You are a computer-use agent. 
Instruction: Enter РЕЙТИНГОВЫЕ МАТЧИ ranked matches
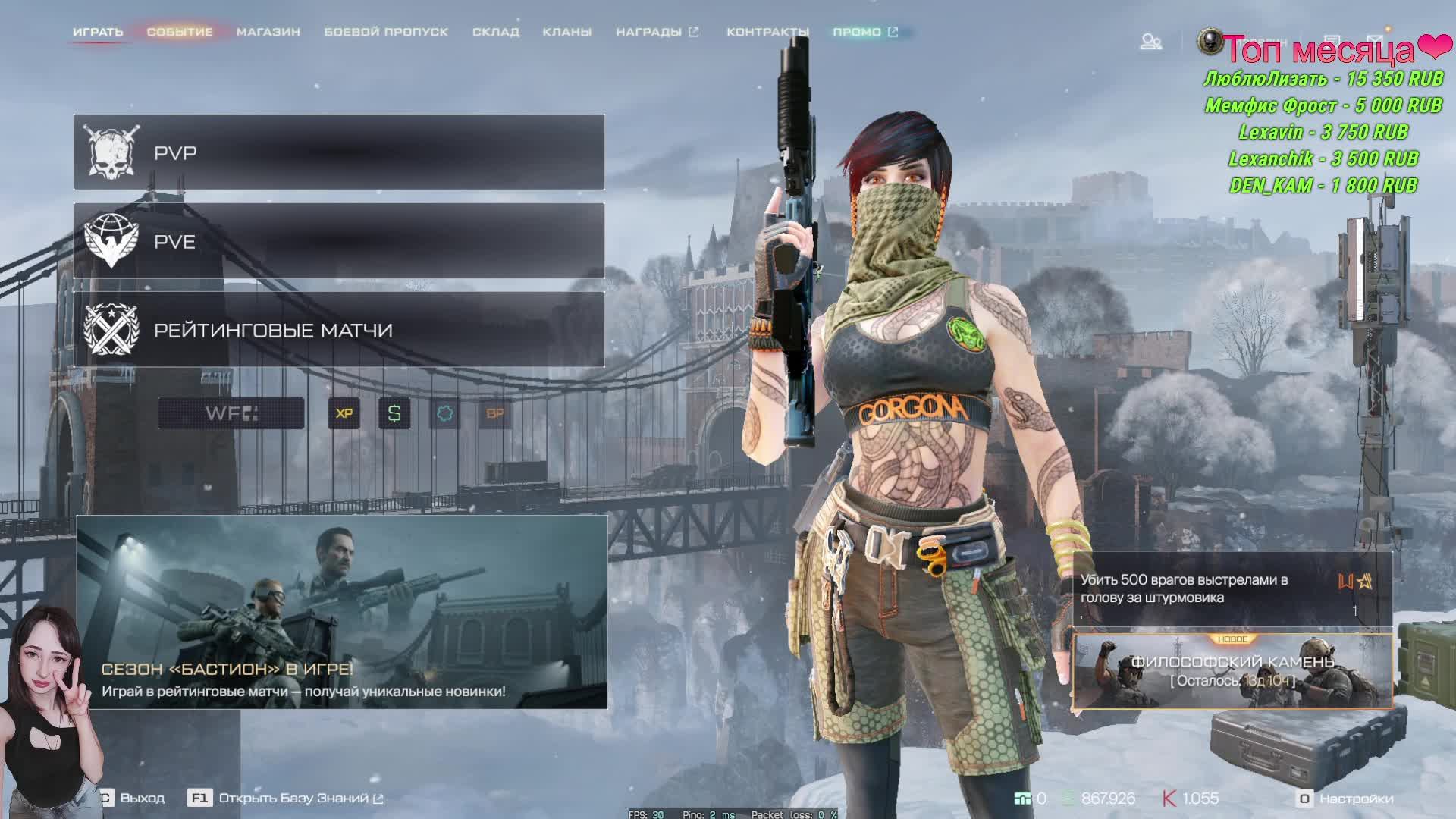click(339, 330)
